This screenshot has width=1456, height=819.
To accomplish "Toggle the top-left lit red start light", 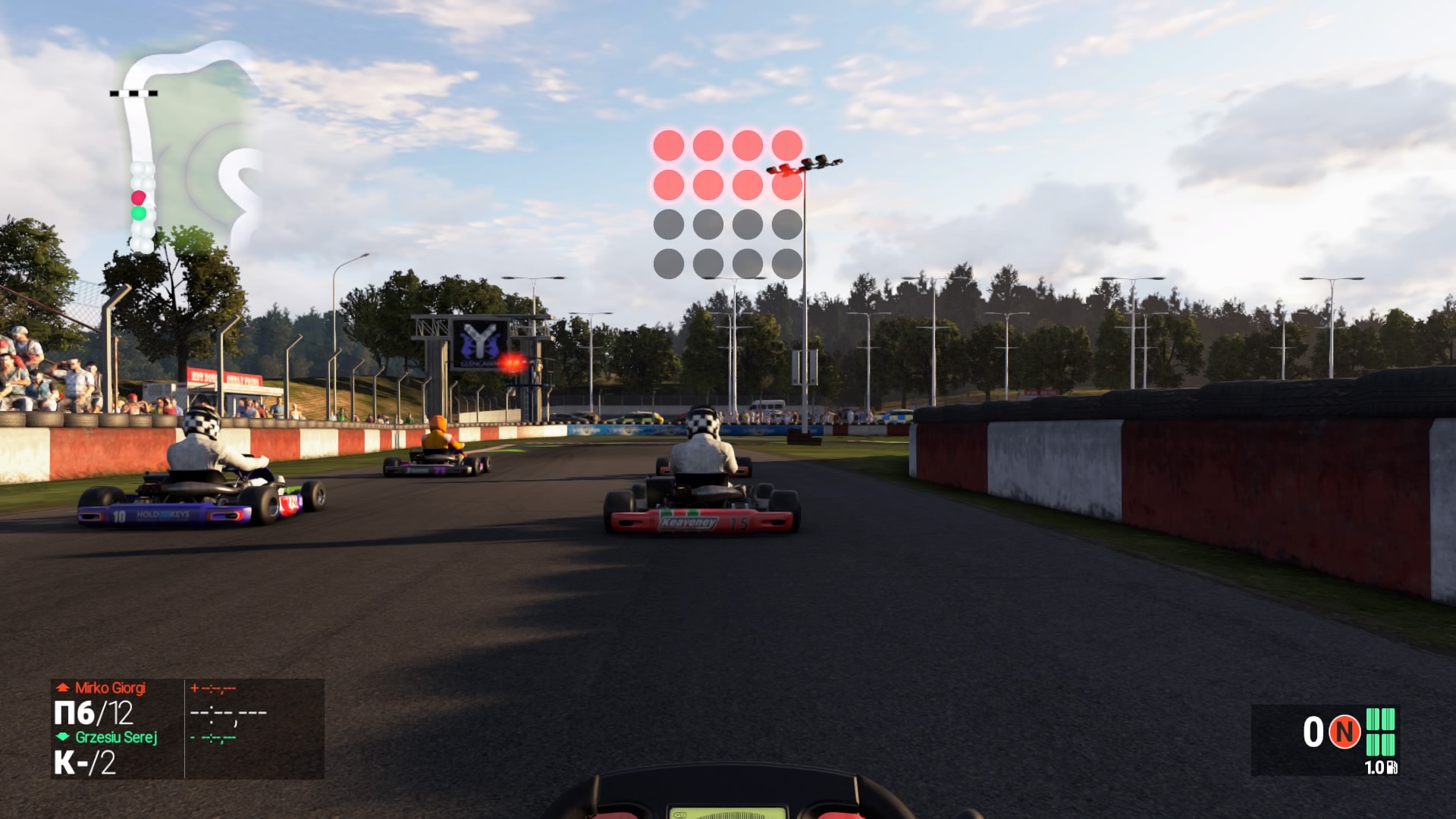I will pyautogui.click(x=670, y=142).
